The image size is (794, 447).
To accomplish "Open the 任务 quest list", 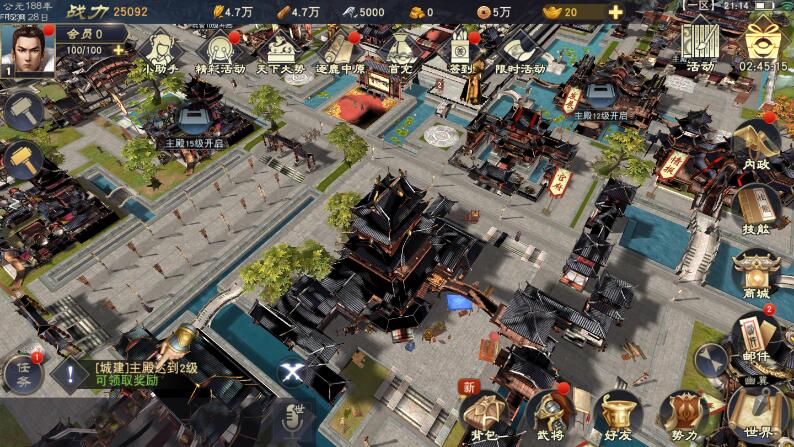I will 22,374.
